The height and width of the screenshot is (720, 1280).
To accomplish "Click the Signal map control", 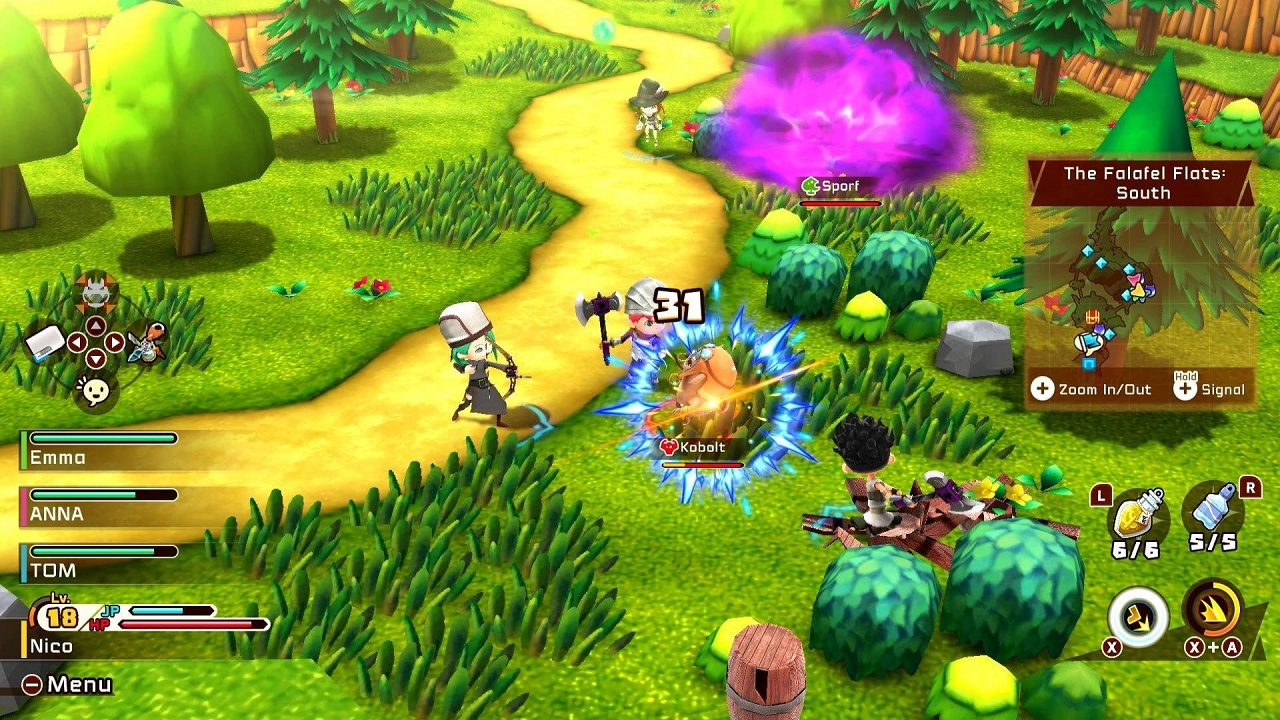I will click(1210, 389).
